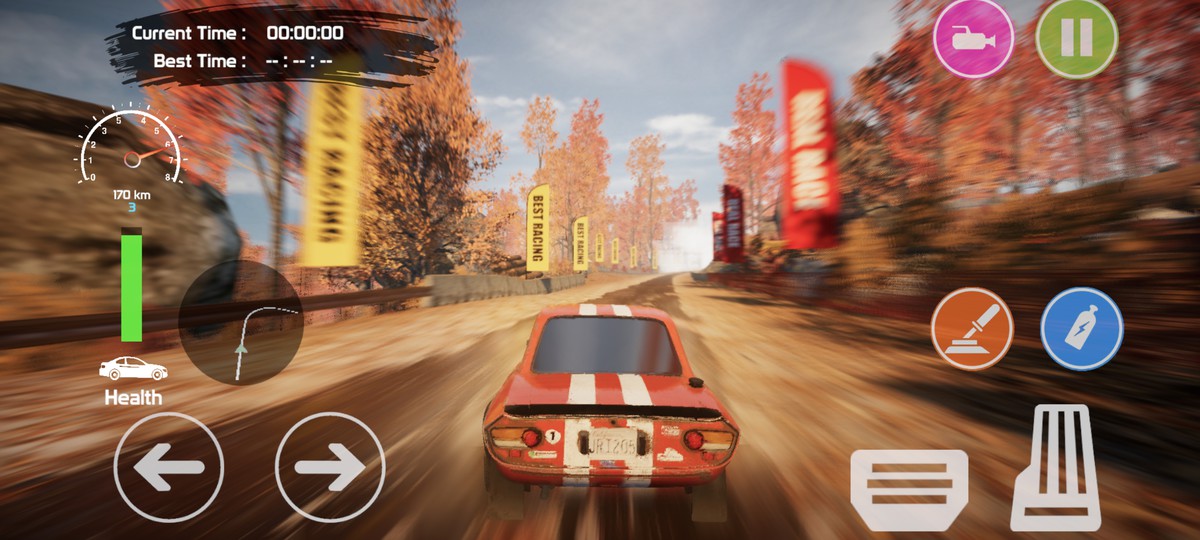The height and width of the screenshot is (540, 1200).
Task: Tap the wide brake pedal
Action: tap(909, 489)
